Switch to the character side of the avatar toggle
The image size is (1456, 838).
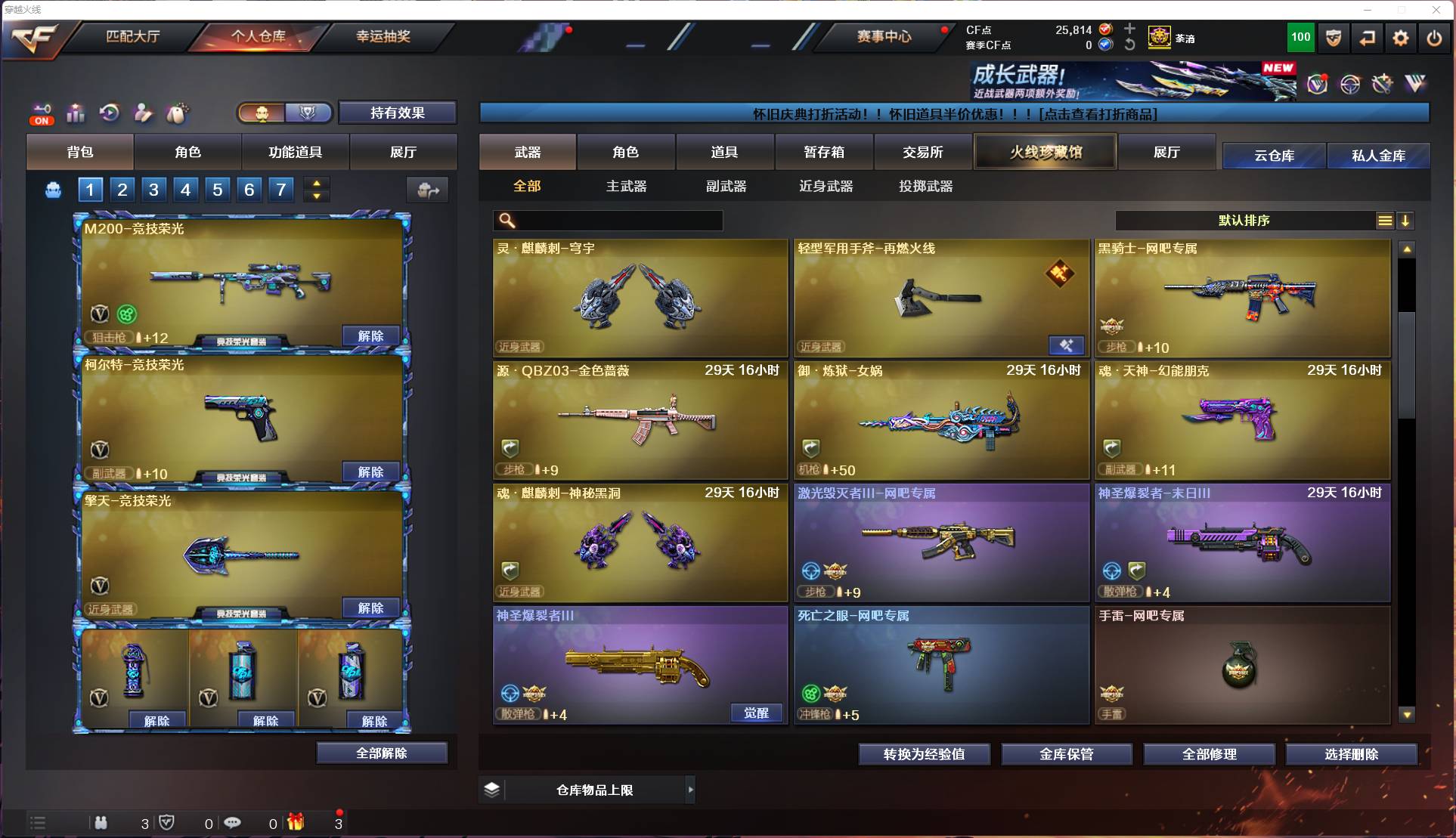pyautogui.click(x=262, y=113)
